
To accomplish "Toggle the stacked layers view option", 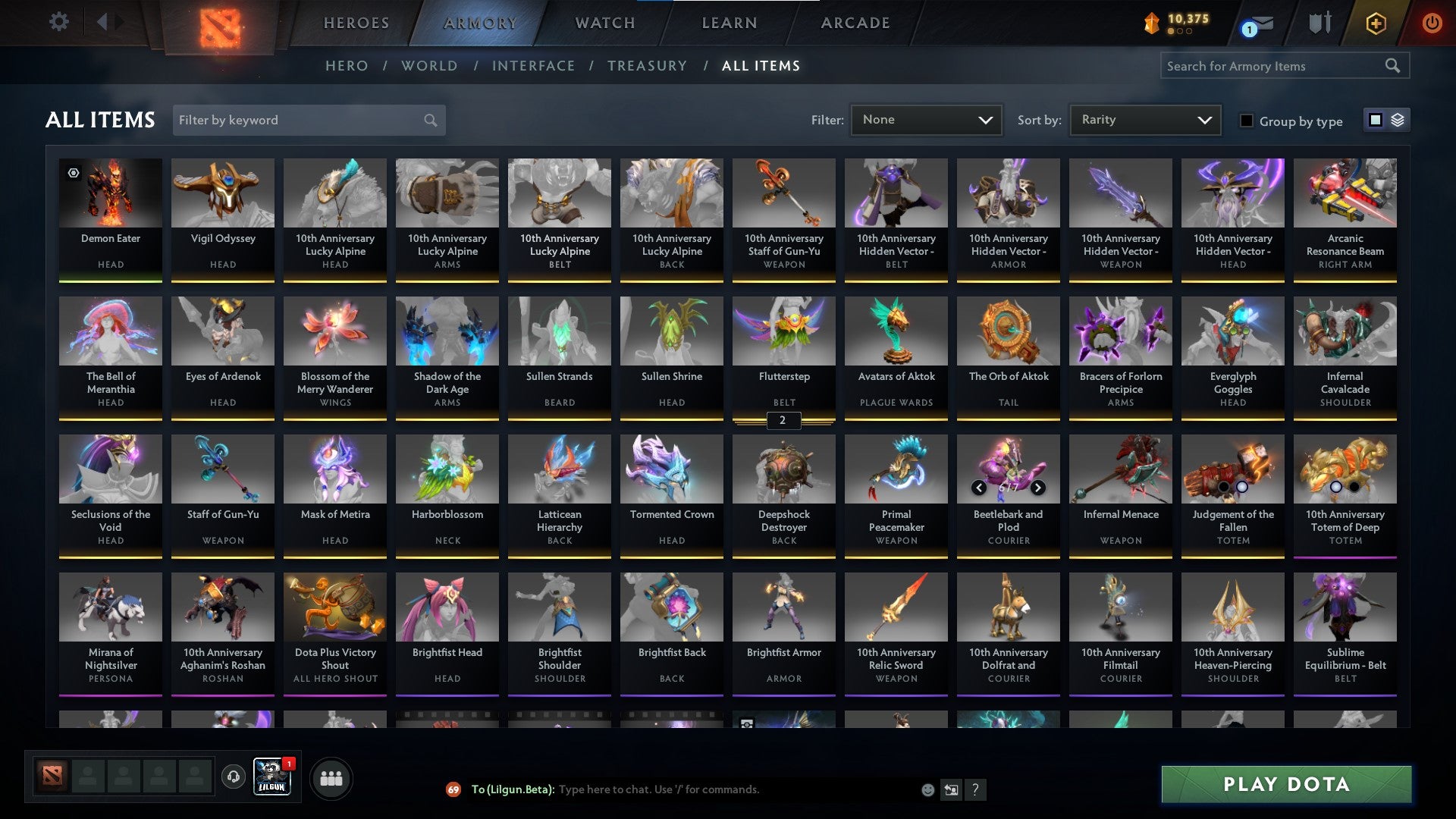I will click(1398, 120).
